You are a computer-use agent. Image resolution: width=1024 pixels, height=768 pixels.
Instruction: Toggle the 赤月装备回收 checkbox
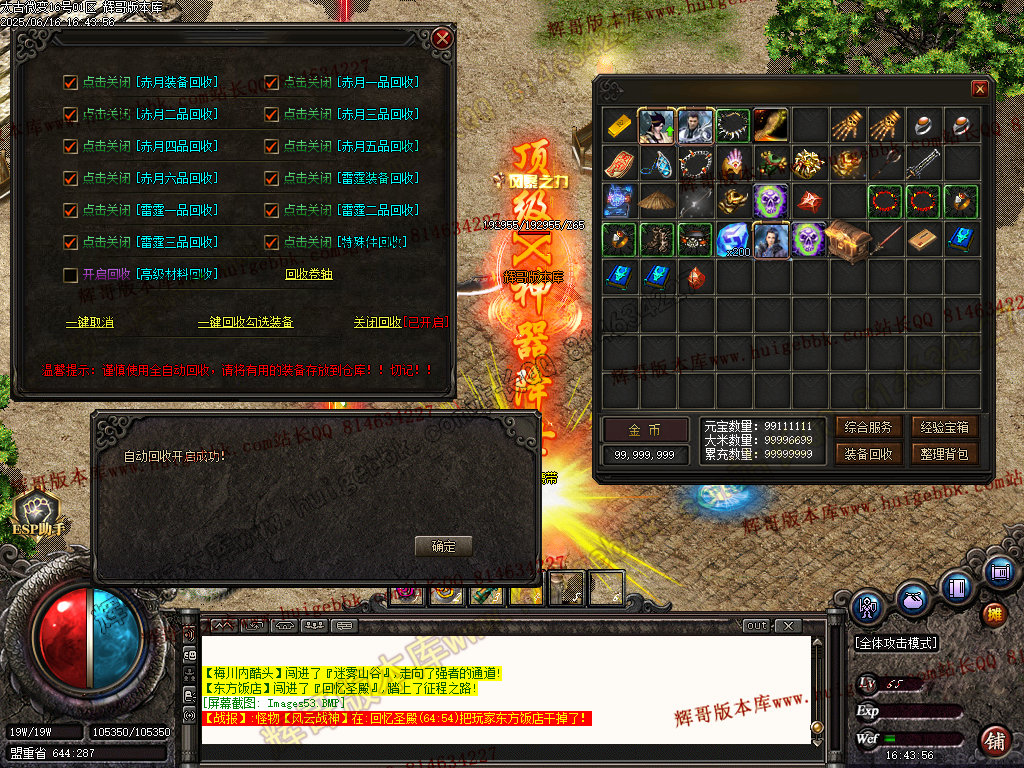(70, 82)
